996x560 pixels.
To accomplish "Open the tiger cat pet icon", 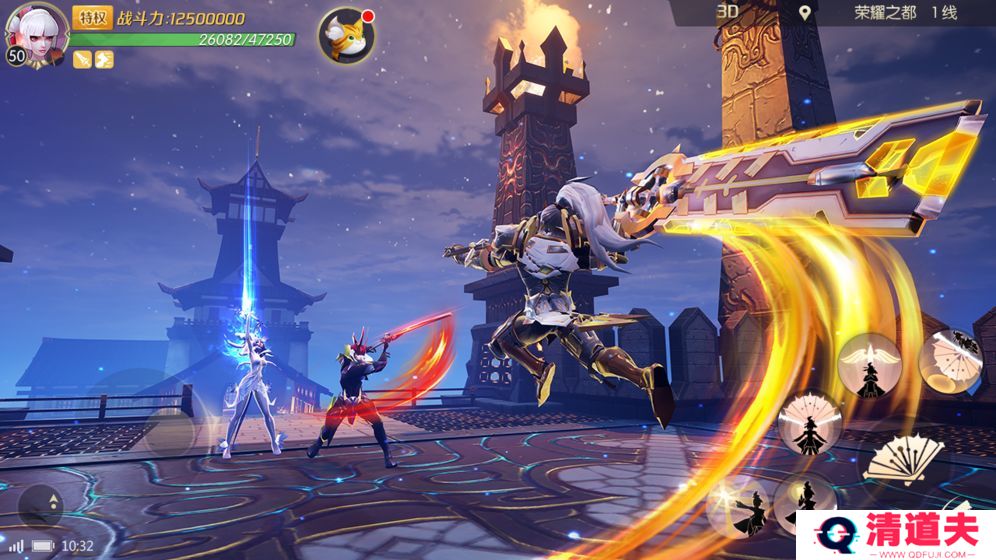I will pyautogui.click(x=346, y=35).
